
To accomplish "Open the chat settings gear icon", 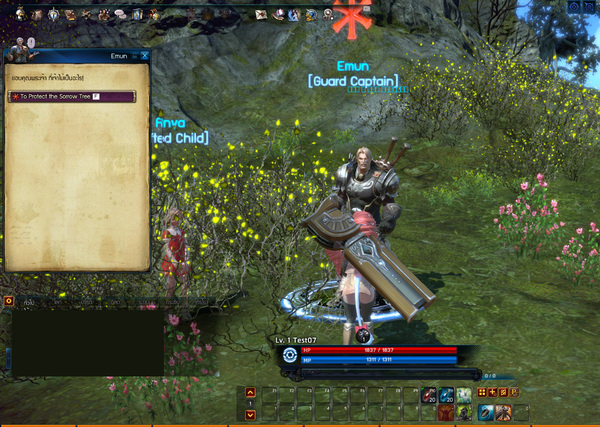I will click(8, 300).
